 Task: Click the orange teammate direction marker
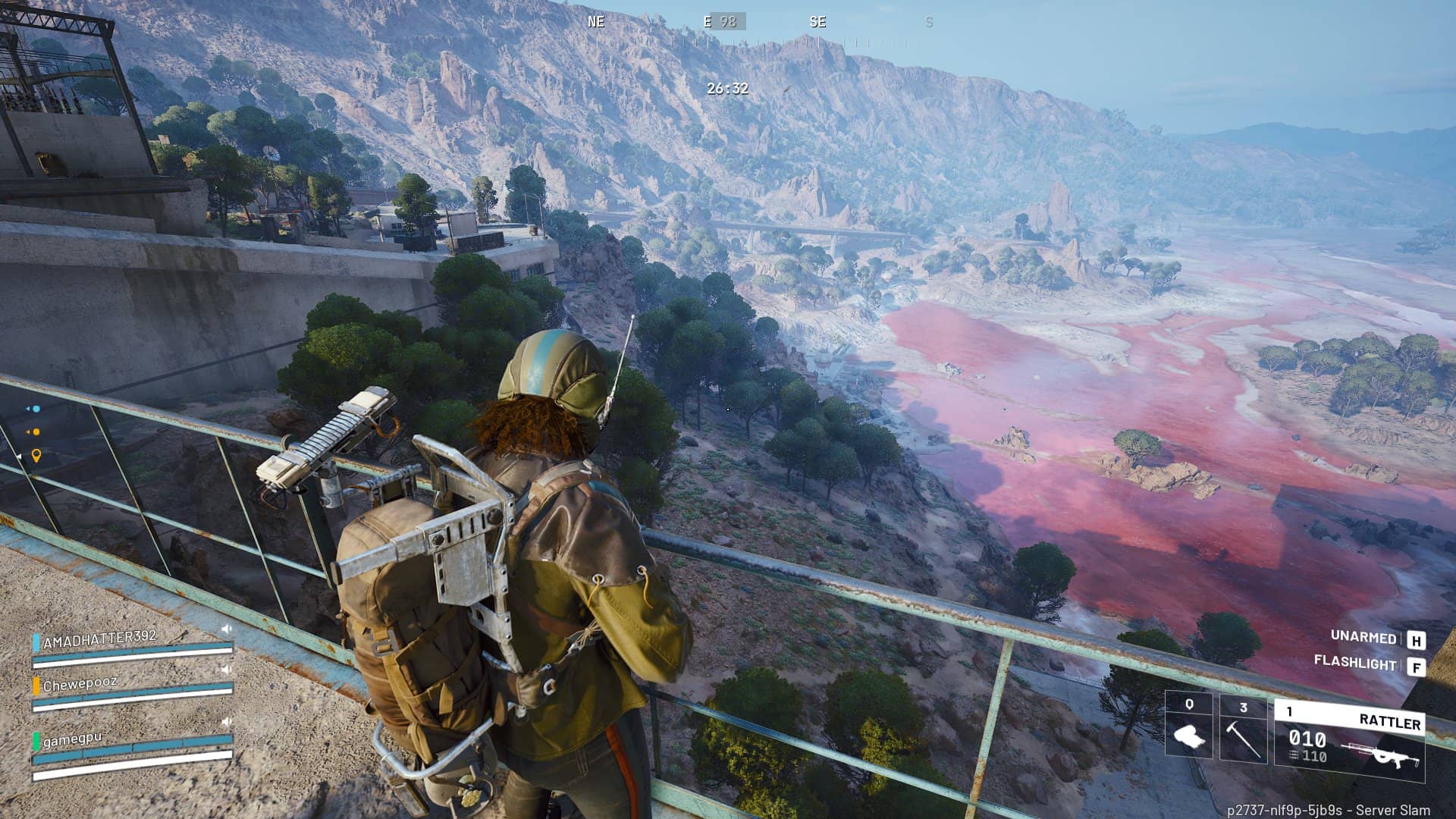coord(34,432)
